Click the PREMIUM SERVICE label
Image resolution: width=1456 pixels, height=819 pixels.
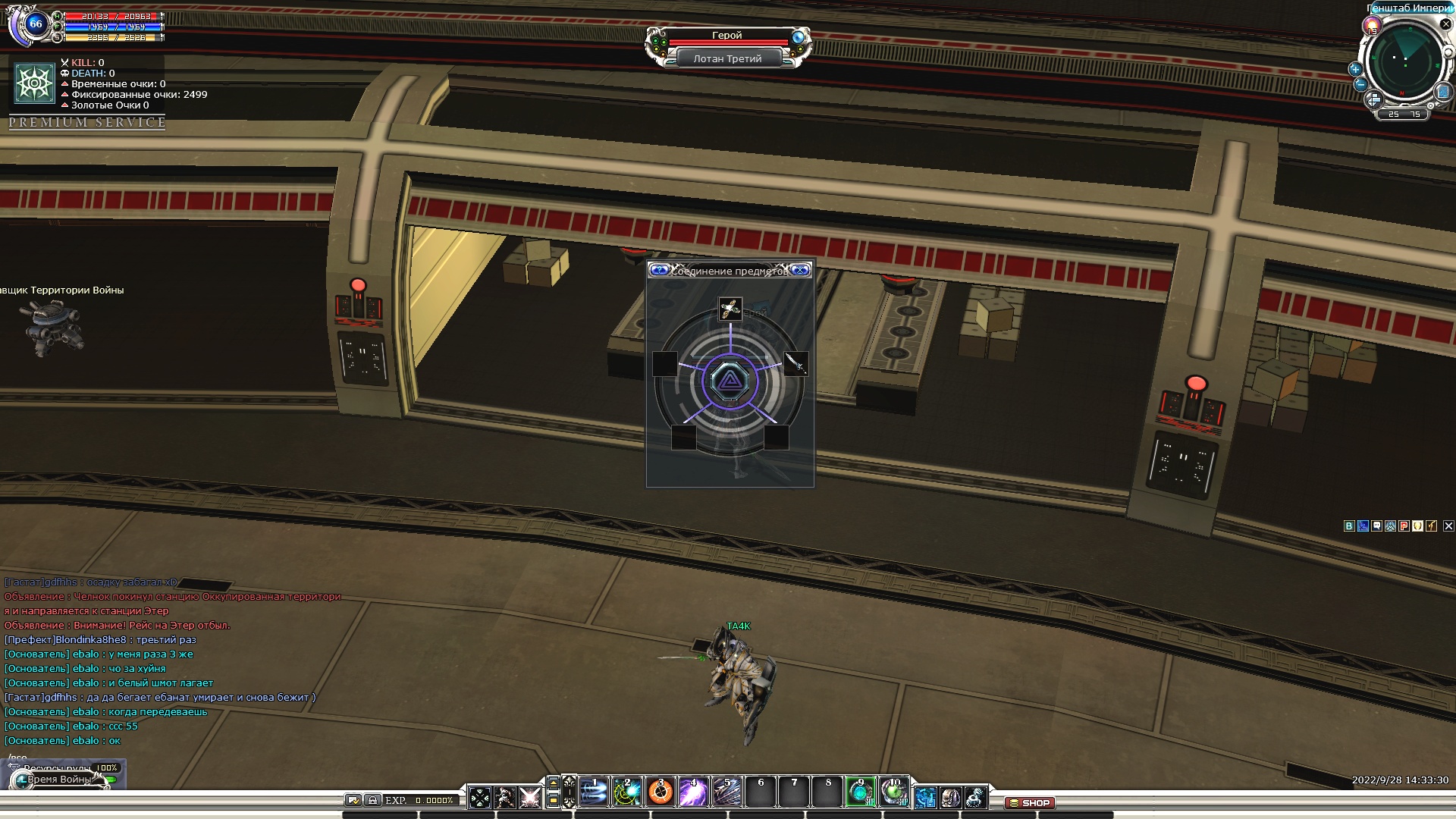tap(87, 122)
